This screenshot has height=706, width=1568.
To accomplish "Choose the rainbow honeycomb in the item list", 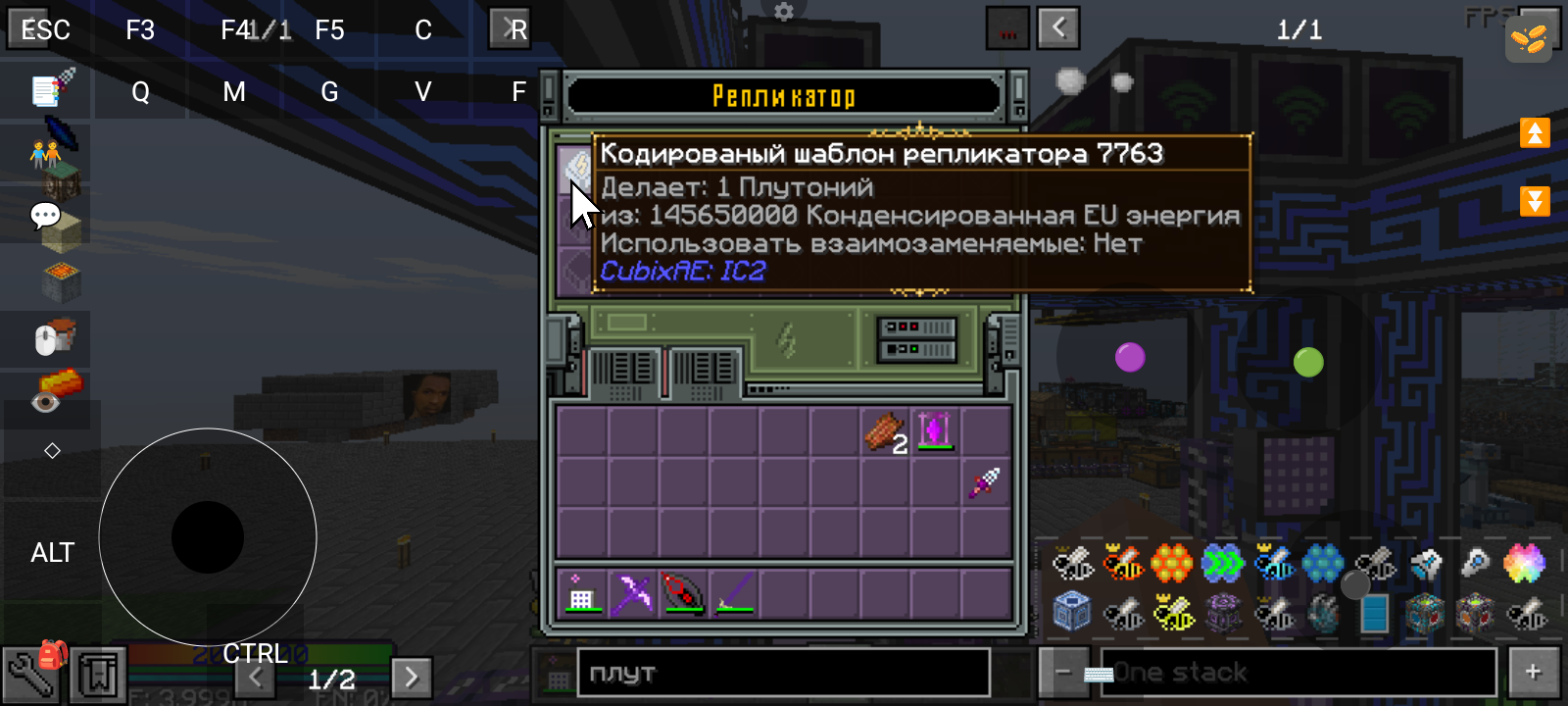I will [x=1525, y=564].
